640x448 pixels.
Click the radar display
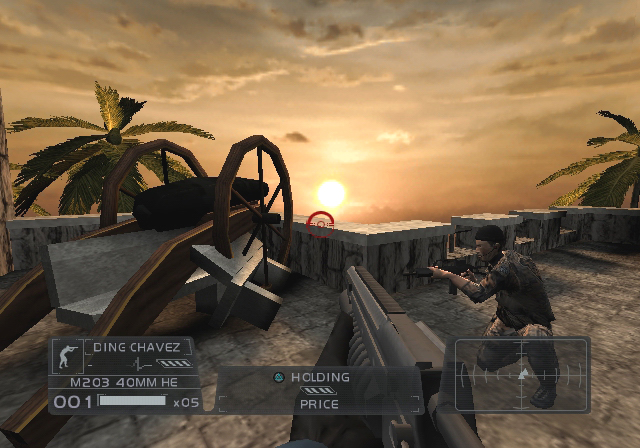click(521, 375)
